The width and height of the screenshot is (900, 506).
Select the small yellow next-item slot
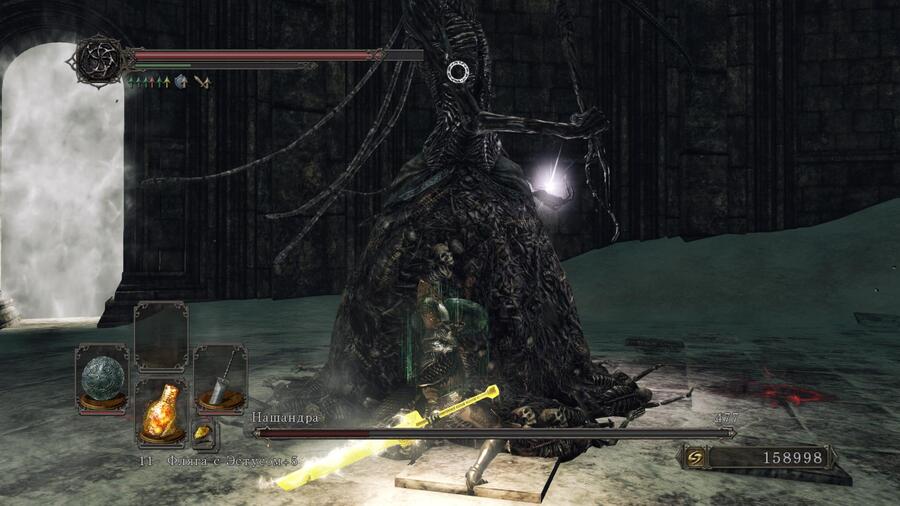(x=203, y=433)
